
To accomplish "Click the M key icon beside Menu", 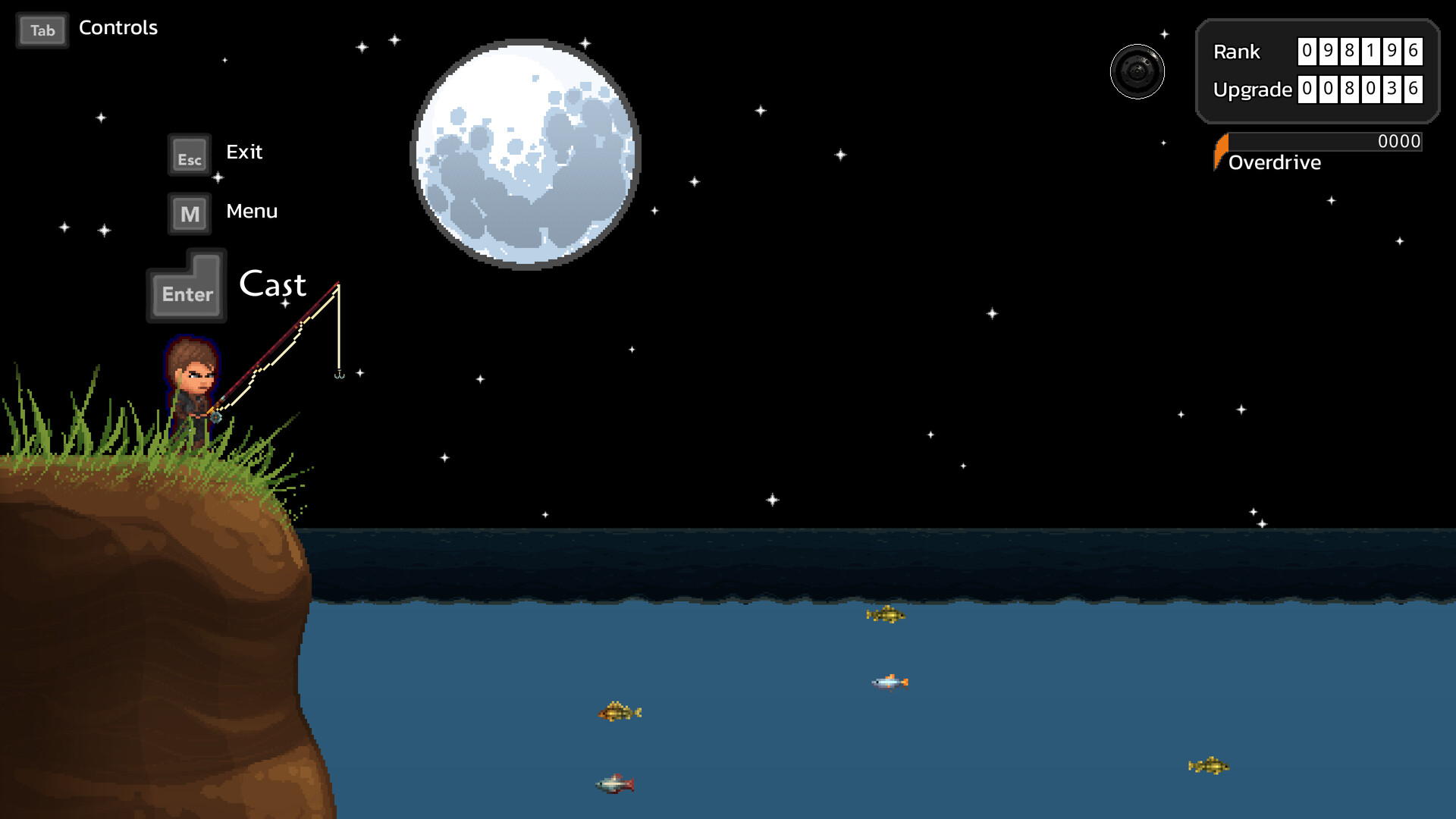I will point(189,214).
